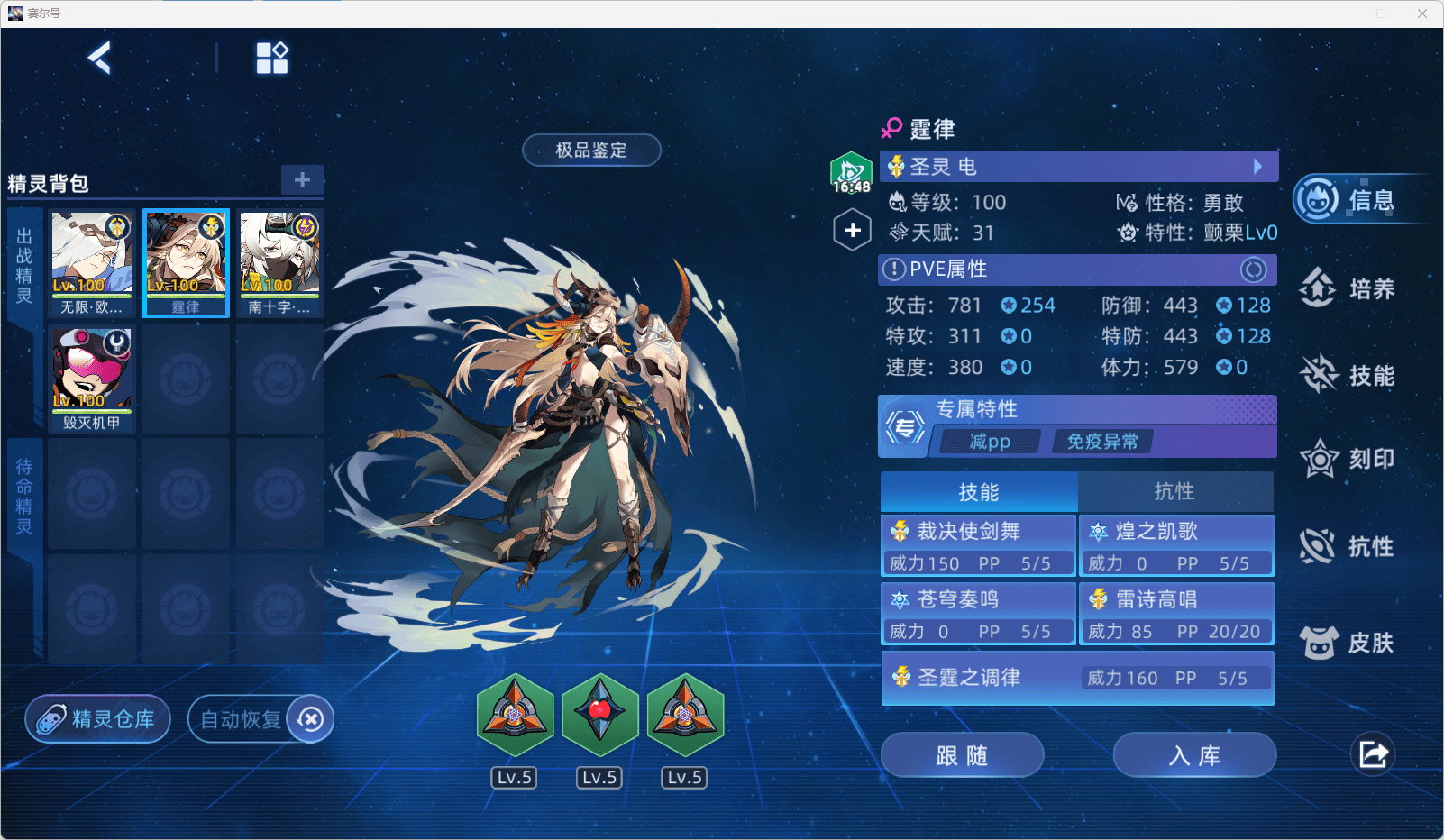Open the 刻印 engraving menu
The width and height of the screenshot is (1444, 840).
[1349, 460]
